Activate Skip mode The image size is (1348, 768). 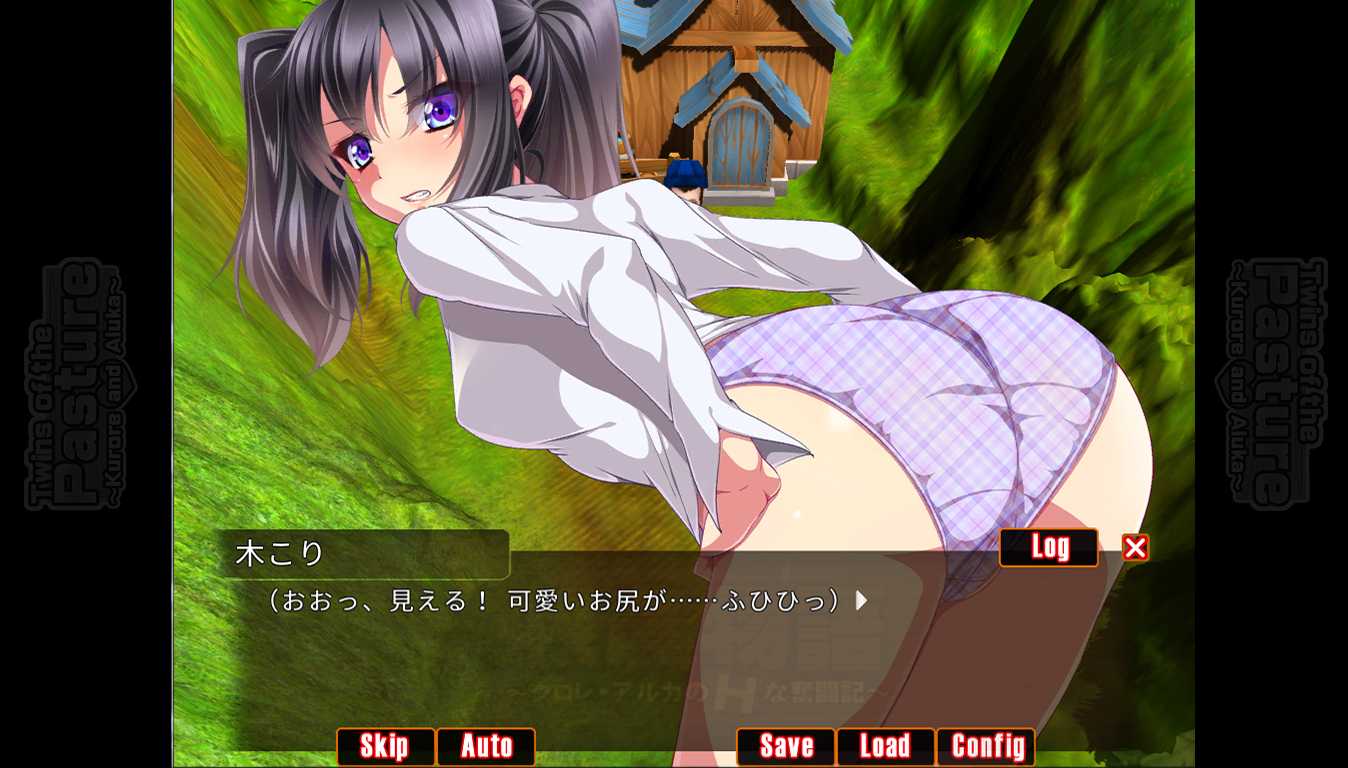385,746
